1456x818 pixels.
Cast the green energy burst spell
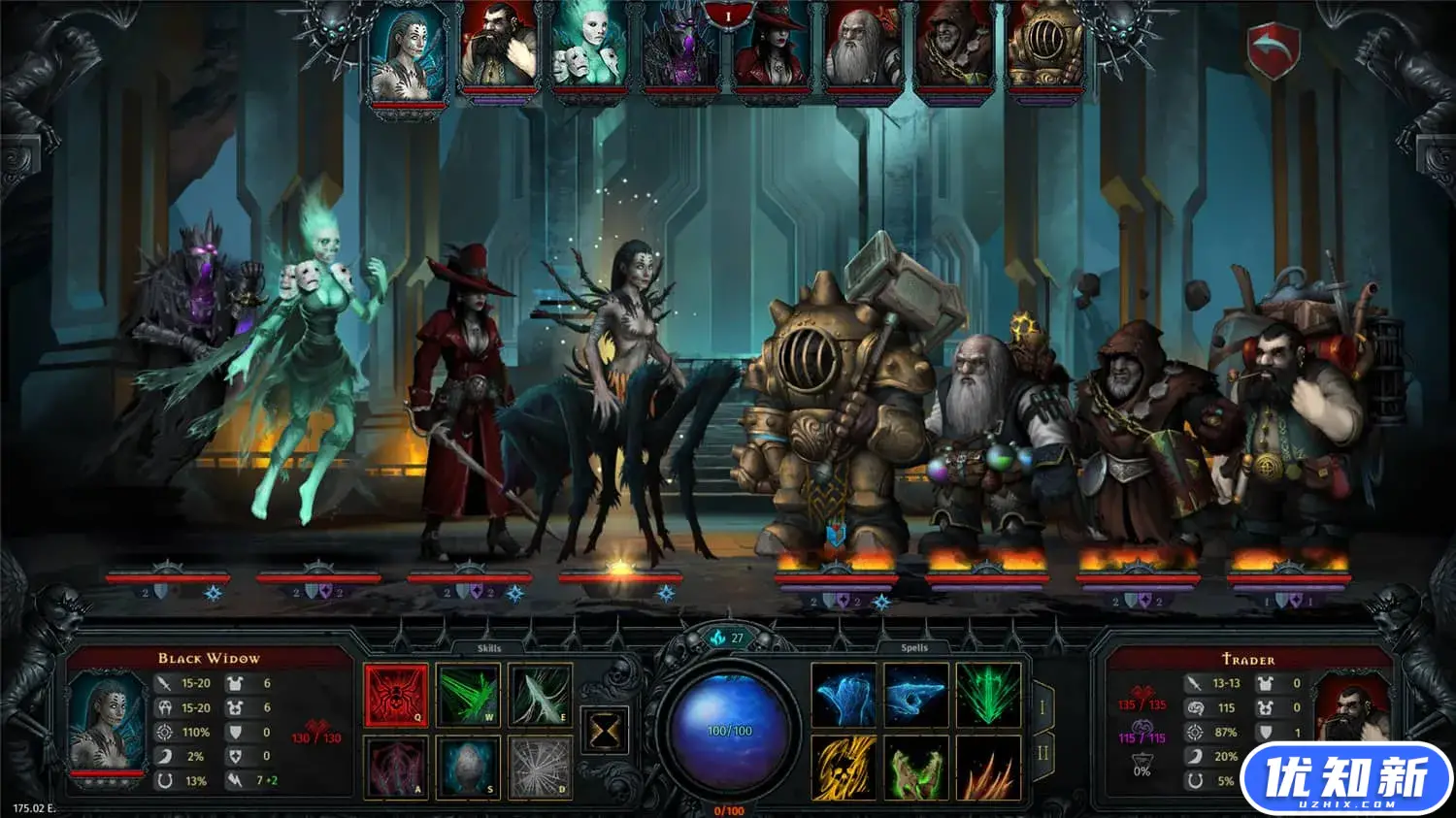tap(988, 695)
